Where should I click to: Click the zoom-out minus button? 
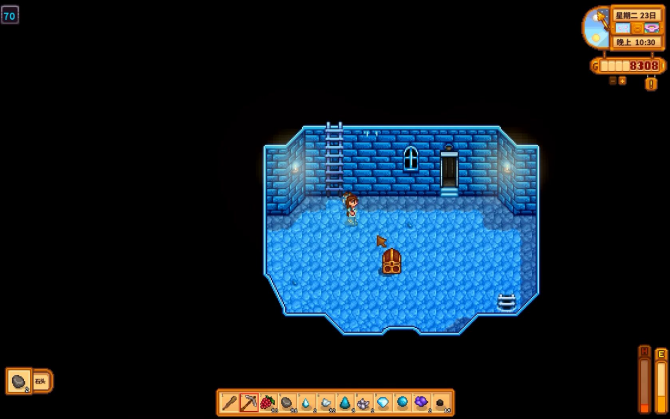(x=612, y=81)
